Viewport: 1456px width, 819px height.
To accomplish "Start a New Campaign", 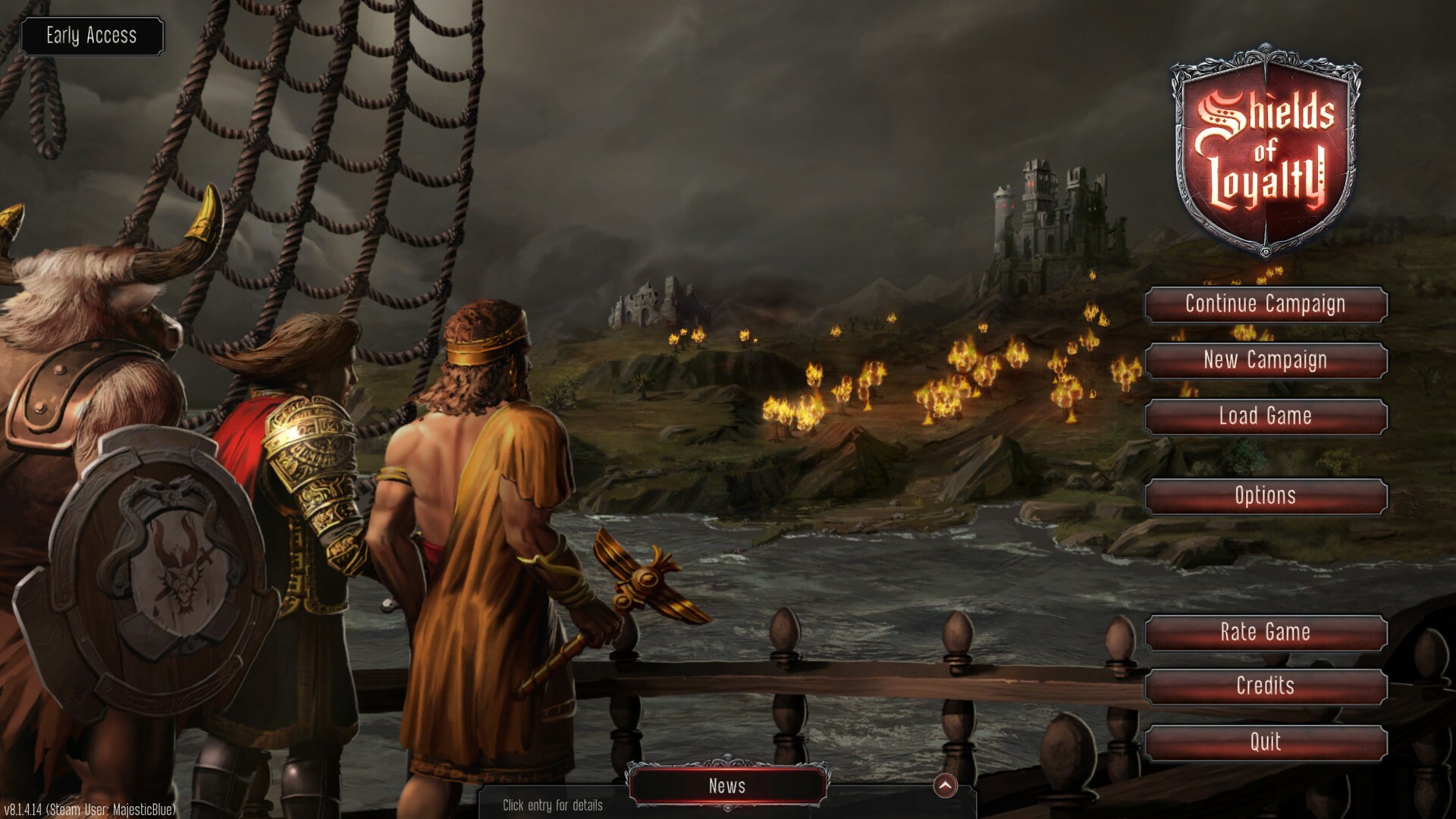I will (1265, 360).
